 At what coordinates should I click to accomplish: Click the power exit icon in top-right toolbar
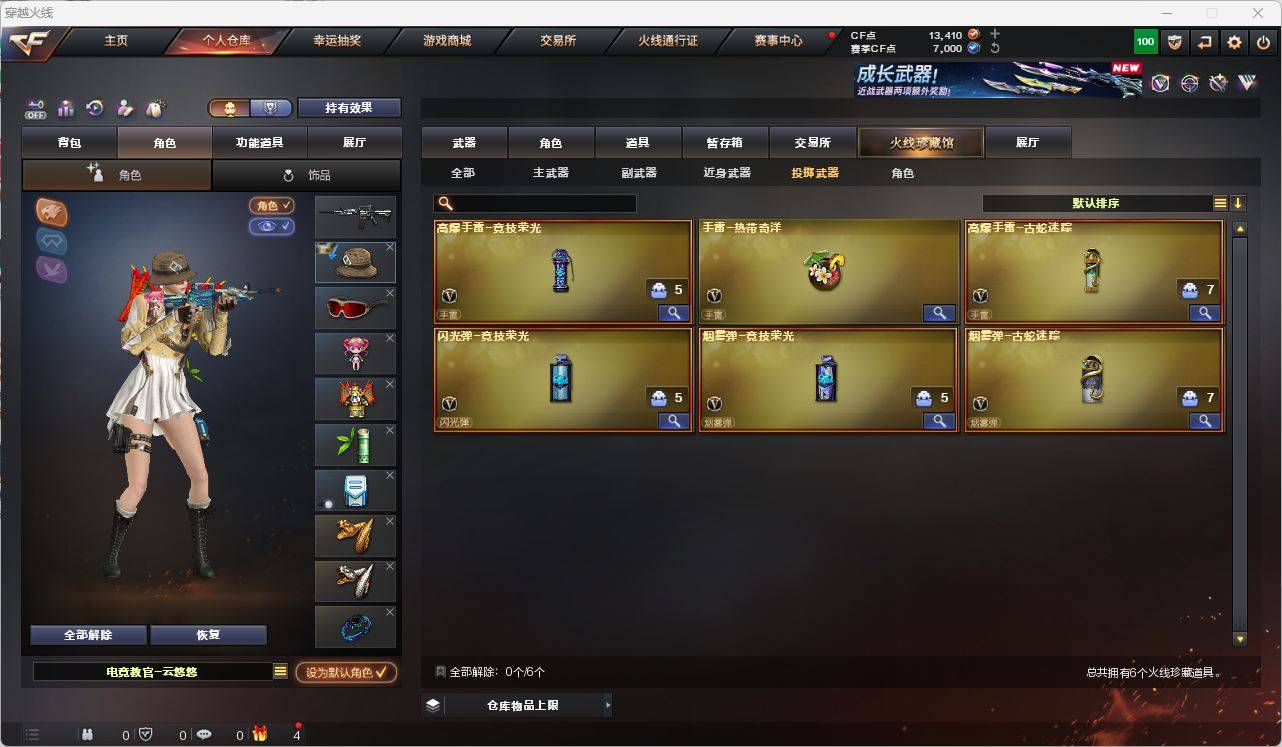(x=1262, y=41)
